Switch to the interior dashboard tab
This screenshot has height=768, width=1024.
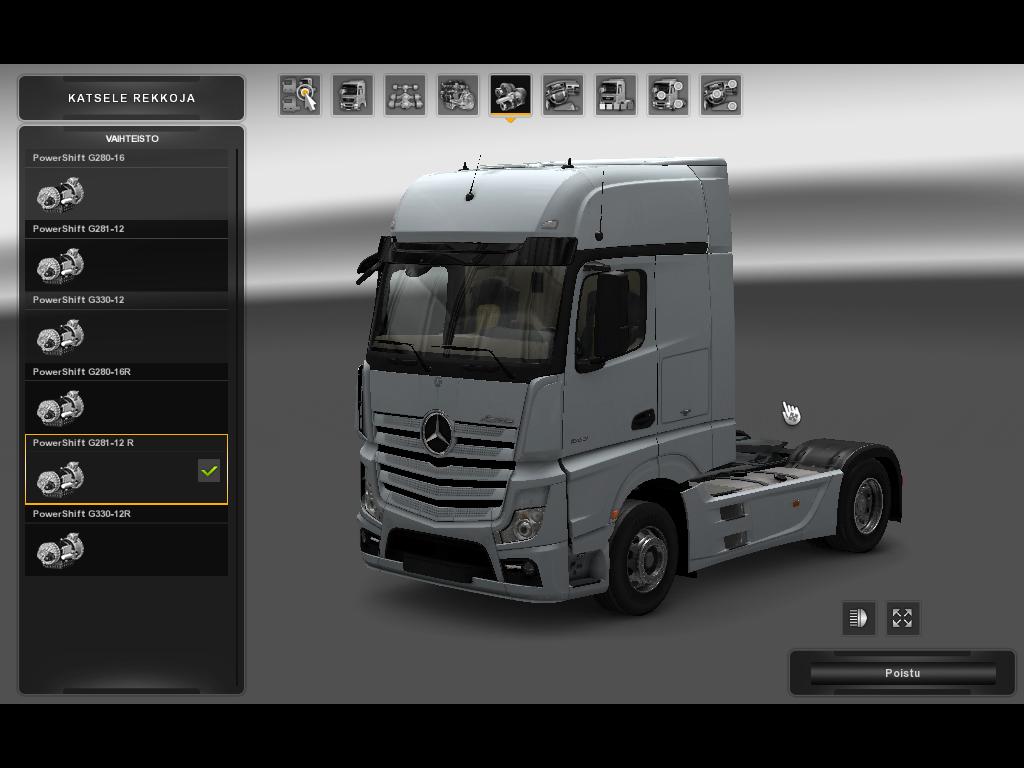tap(563, 95)
